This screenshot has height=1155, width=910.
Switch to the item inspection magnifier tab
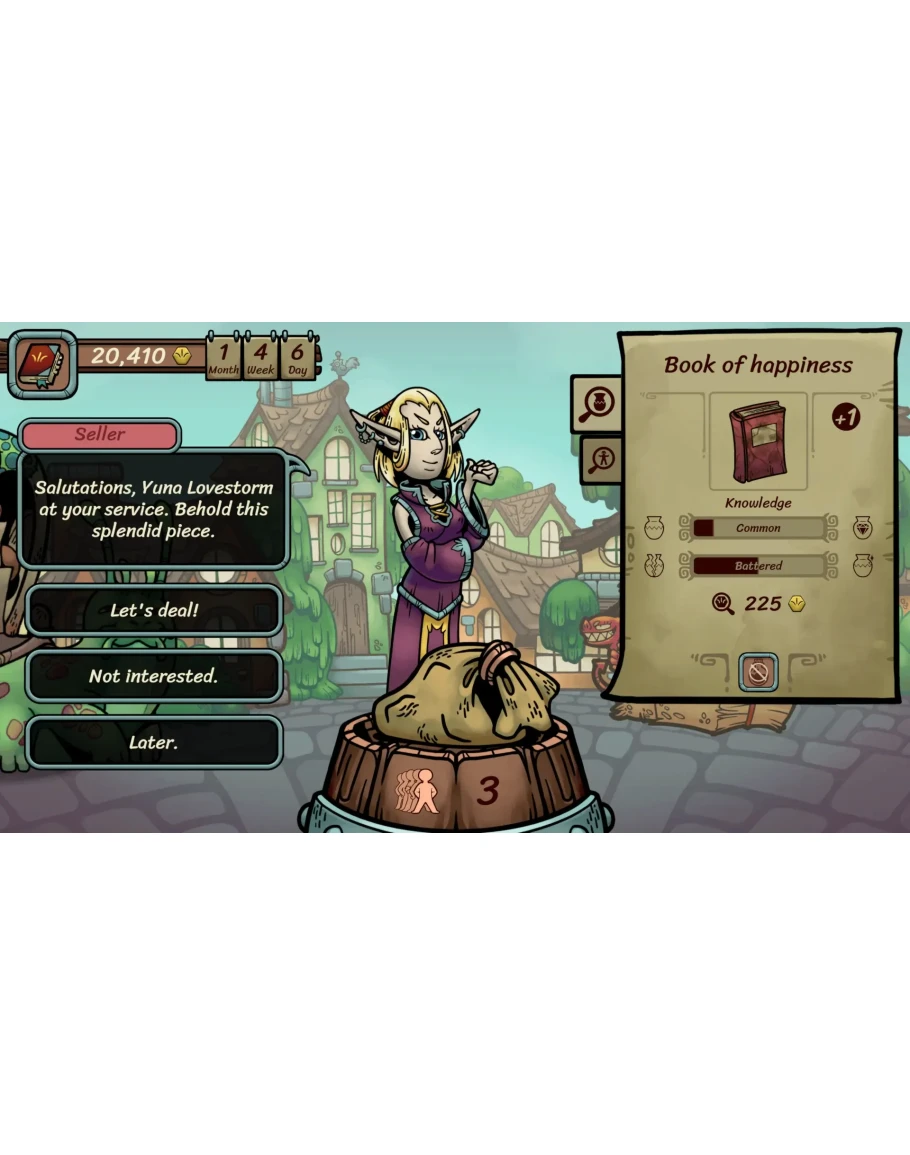pos(596,404)
